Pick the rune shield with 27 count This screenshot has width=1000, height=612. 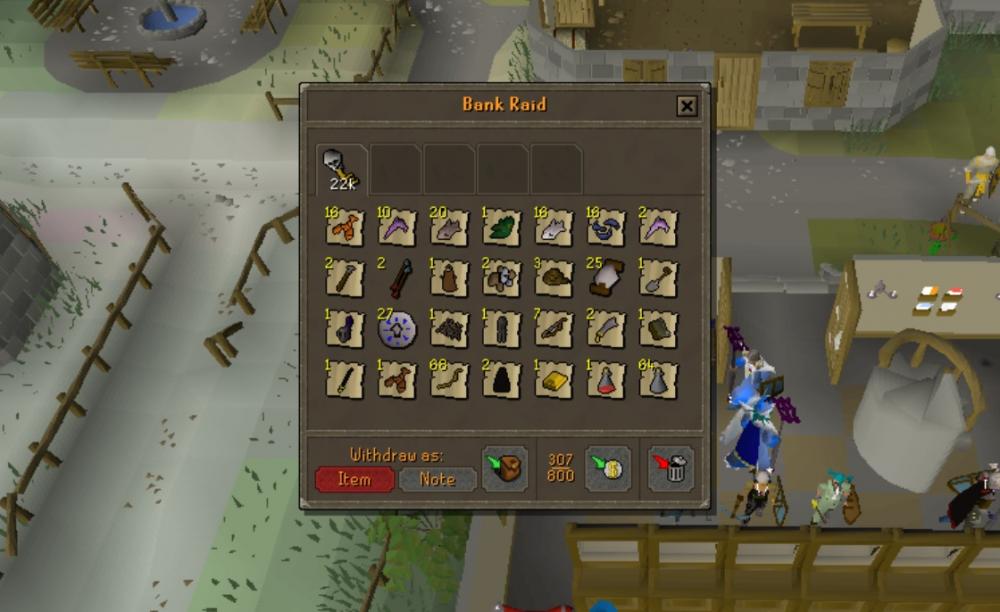coord(398,329)
